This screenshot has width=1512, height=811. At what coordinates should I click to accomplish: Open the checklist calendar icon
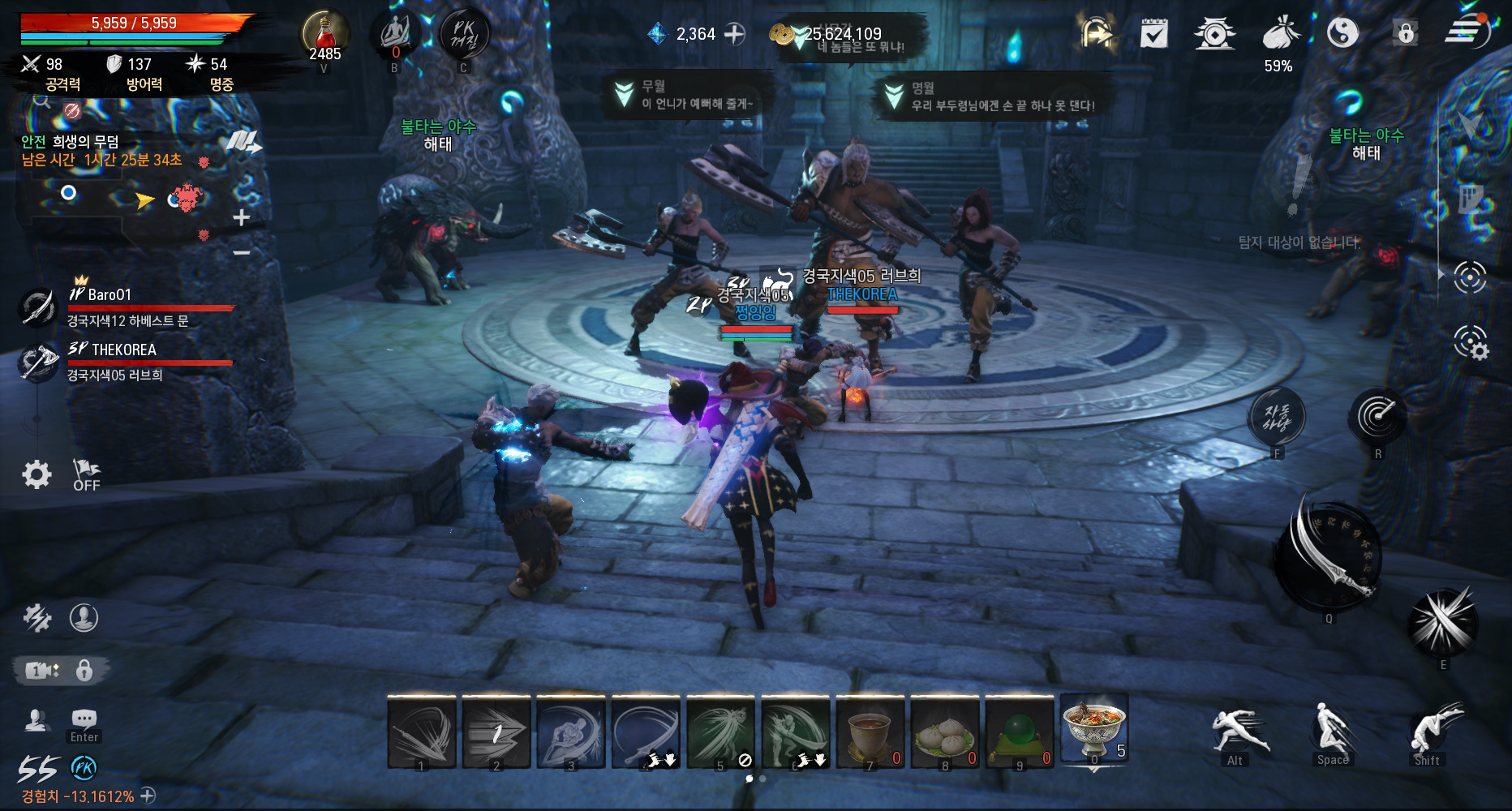[1153, 34]
